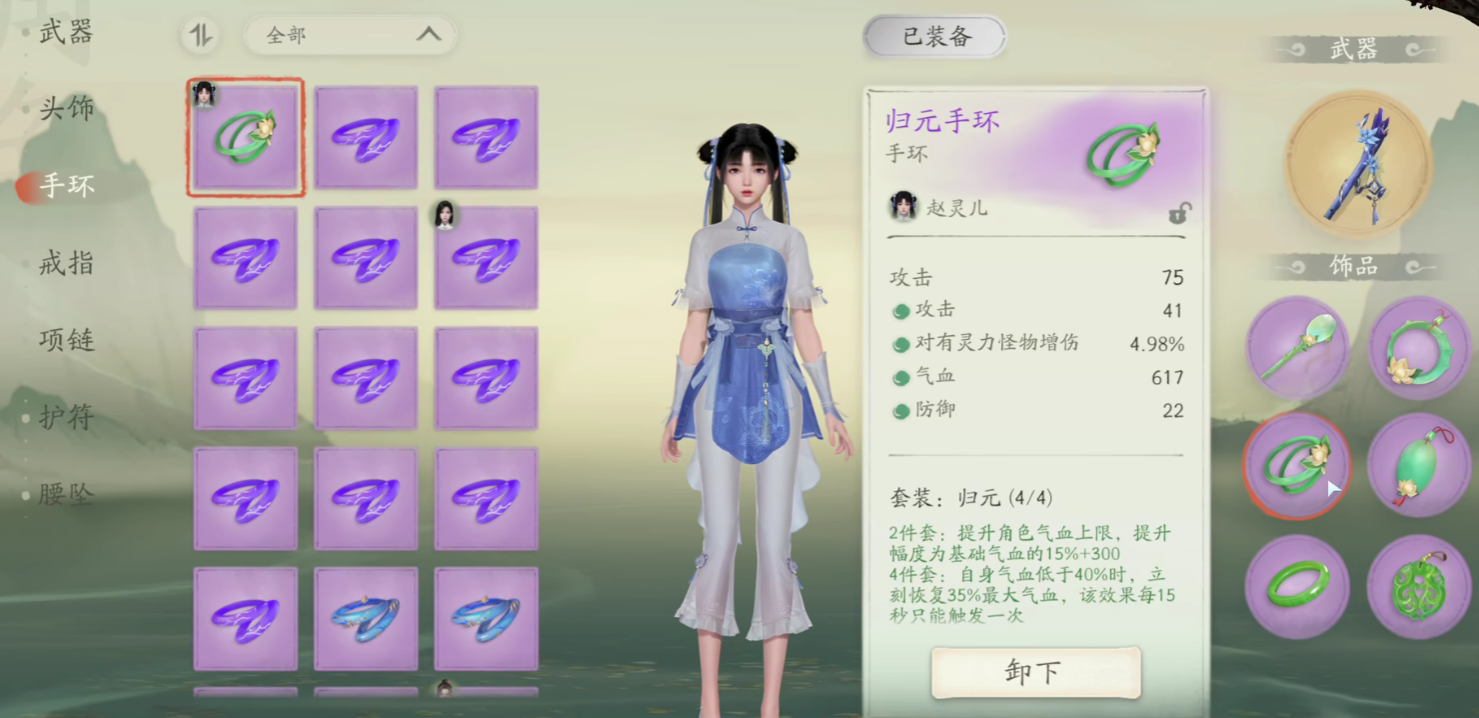Select the 戒指 category
The width and height of the screenshot is (1479, 718).
tap(66, 263)
